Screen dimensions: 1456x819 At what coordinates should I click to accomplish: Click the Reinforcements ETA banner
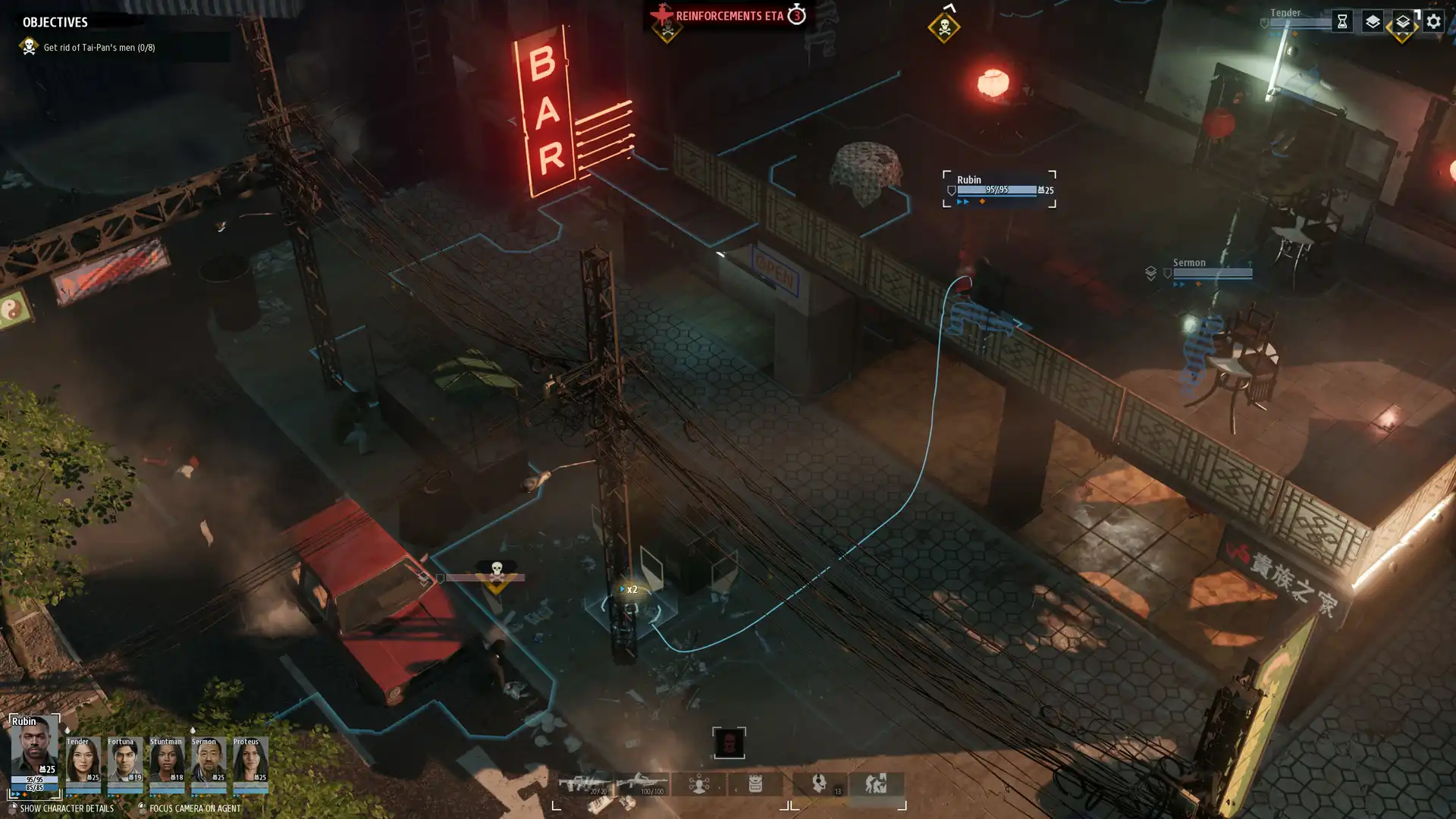[x=730, y=14]
